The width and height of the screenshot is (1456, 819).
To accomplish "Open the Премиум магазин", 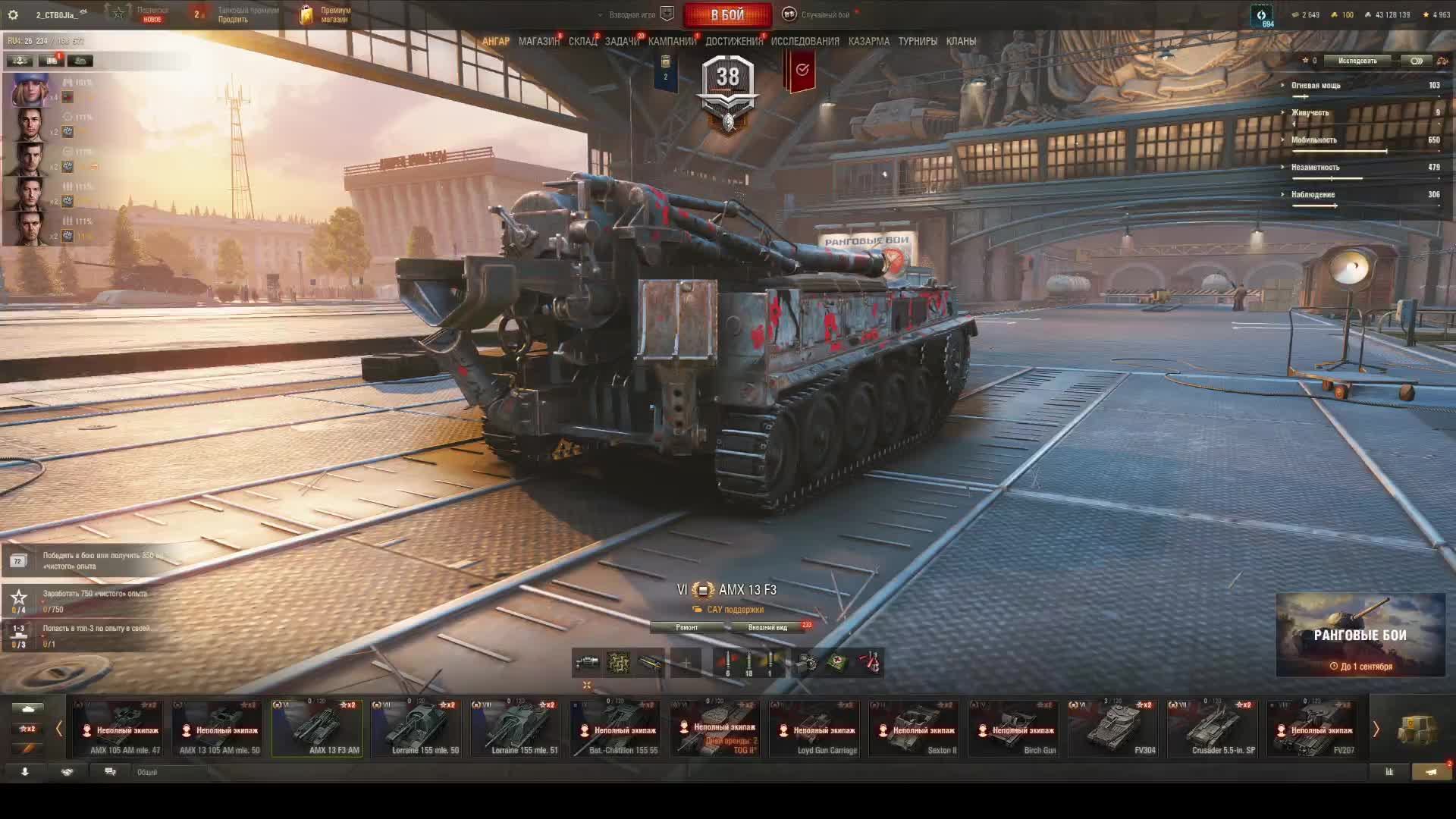I will click(326, 14).
